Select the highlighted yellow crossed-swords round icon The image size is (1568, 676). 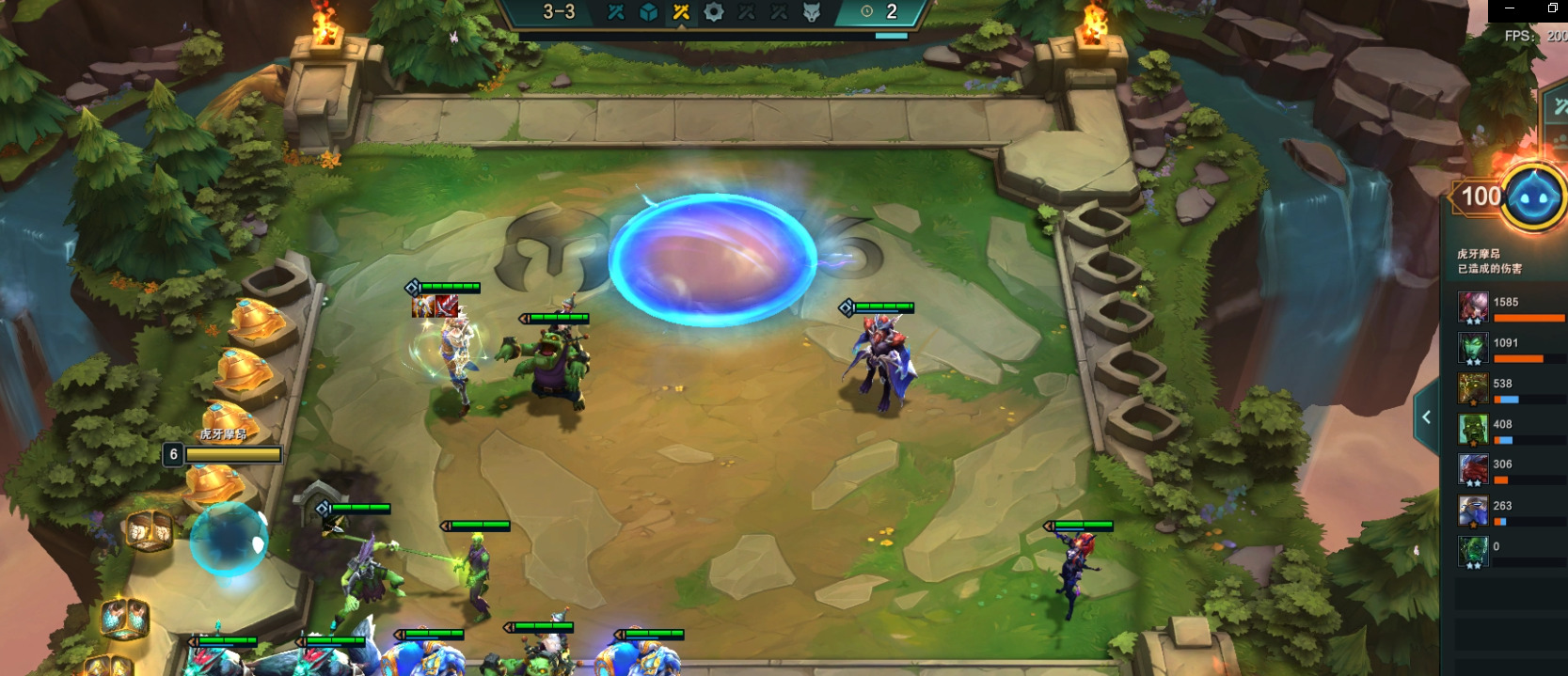tap(681, 12)
